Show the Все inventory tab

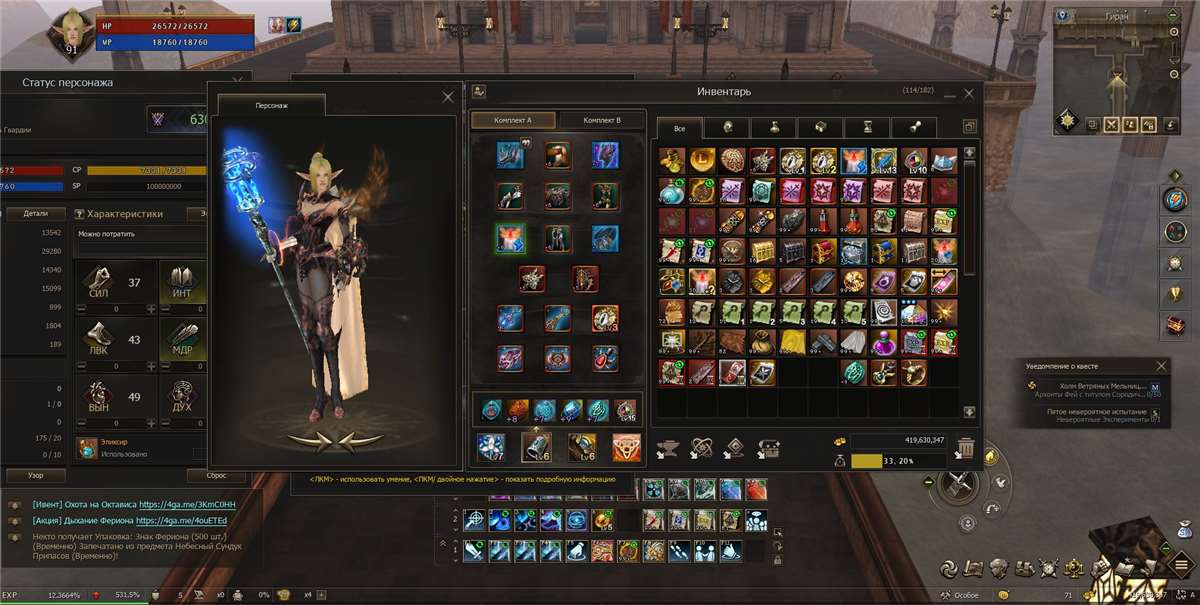pyautogui.click(x=679, y=128)
